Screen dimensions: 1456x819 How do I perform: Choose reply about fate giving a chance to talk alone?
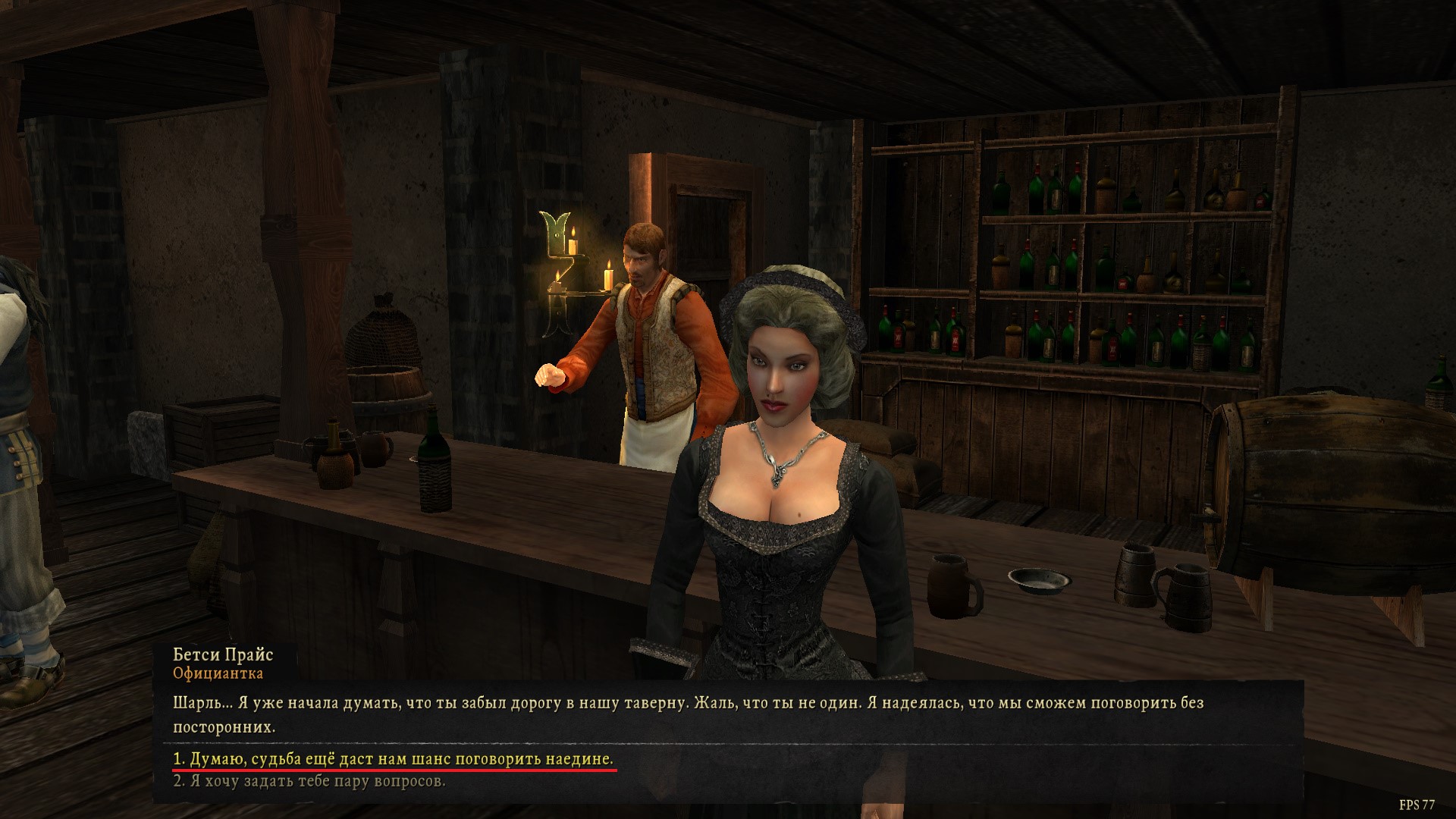pyautogui.click(x=393, y=759)
